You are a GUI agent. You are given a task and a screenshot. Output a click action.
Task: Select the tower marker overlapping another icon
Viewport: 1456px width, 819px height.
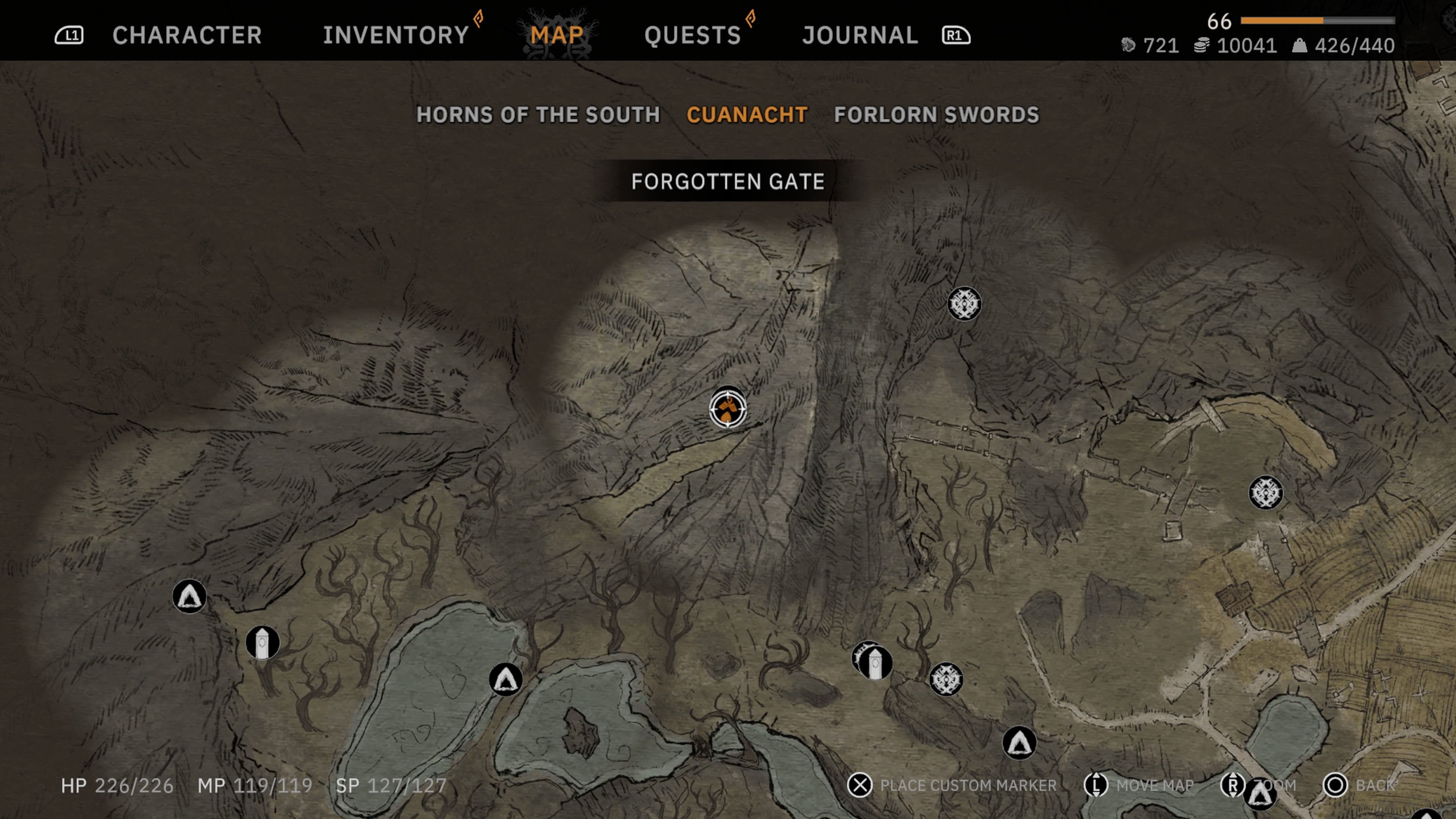875,663
